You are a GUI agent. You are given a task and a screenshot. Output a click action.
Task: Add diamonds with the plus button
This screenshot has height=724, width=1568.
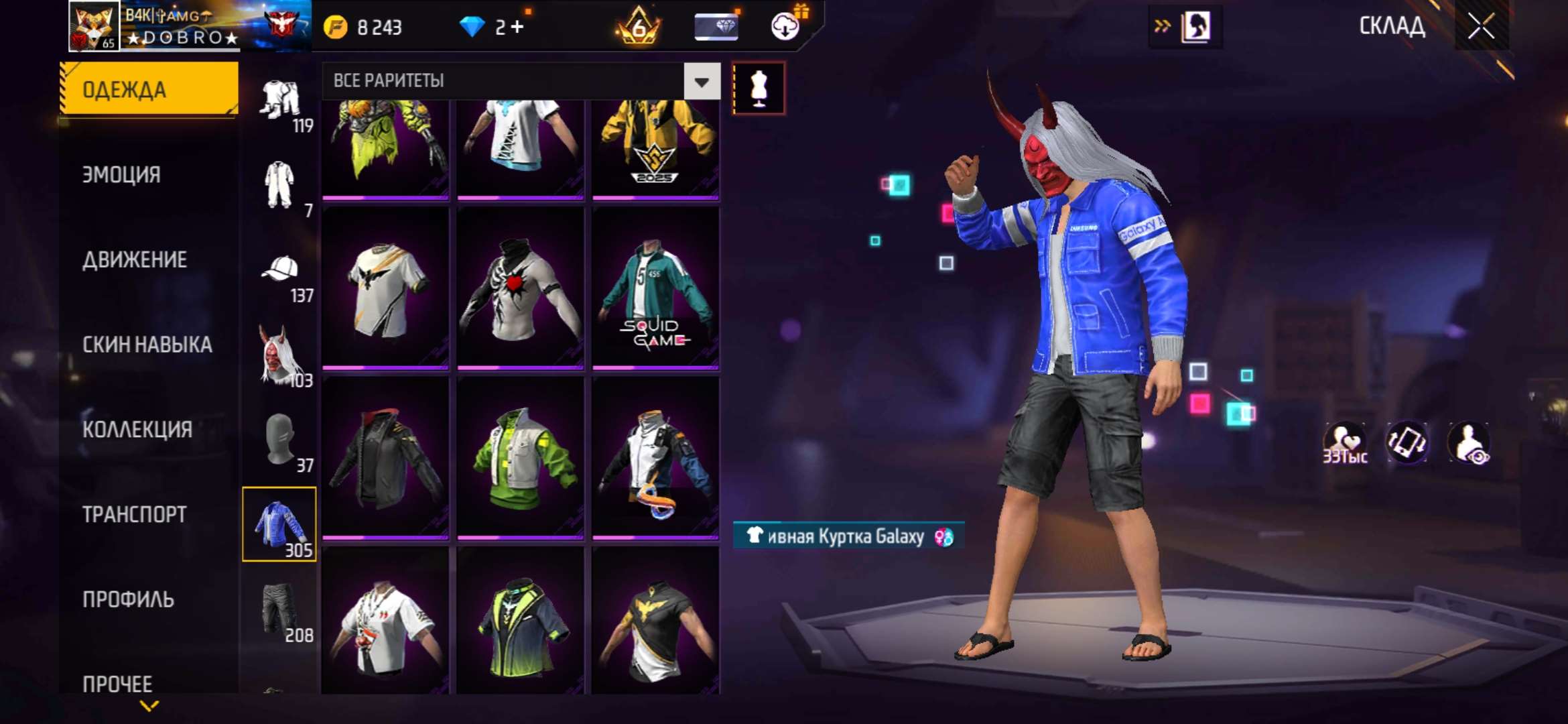click(x=517, y=27)
